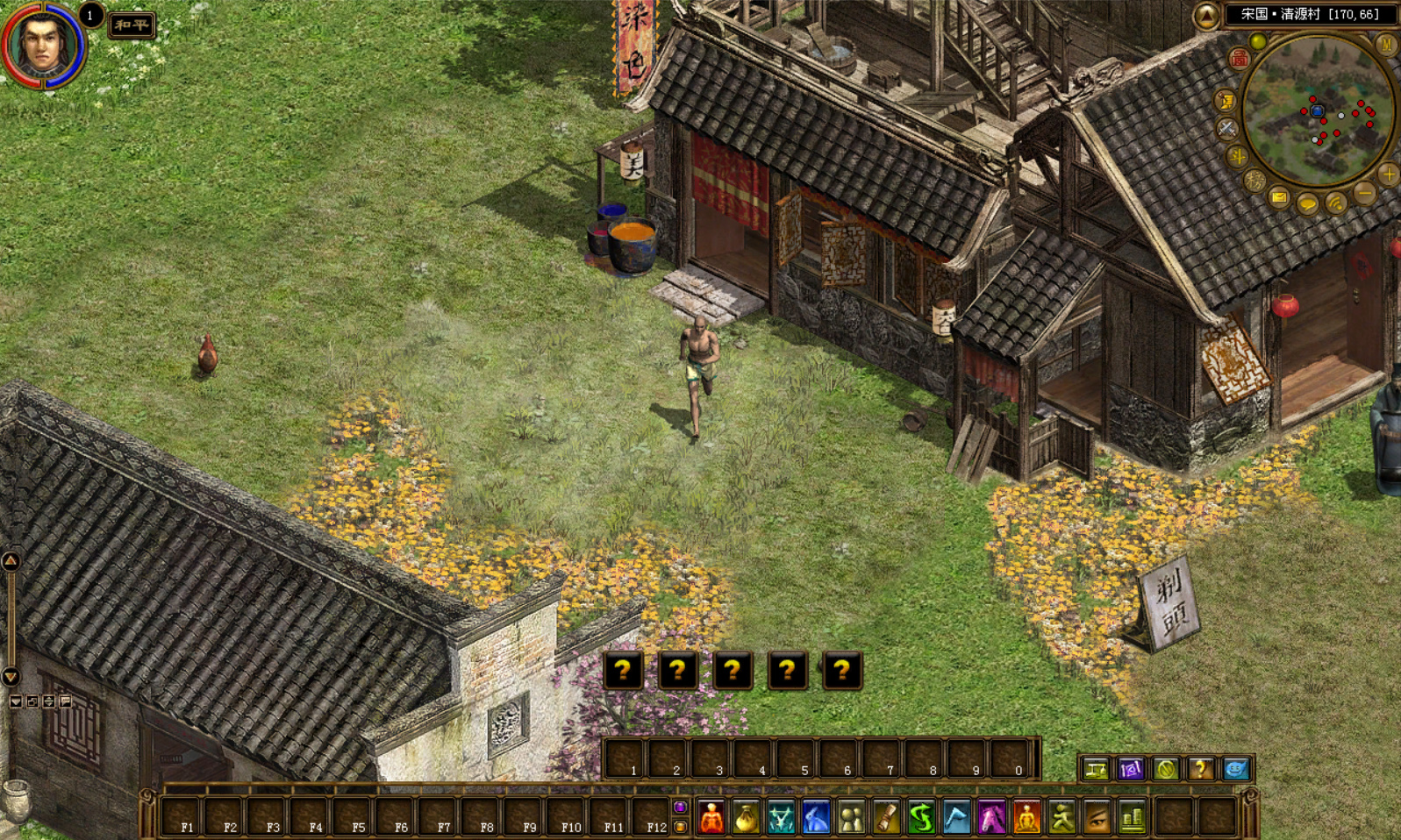This screenshot has width=1401, height=840.
Task: Open the inventory bag icon
Action: (746, 818)
